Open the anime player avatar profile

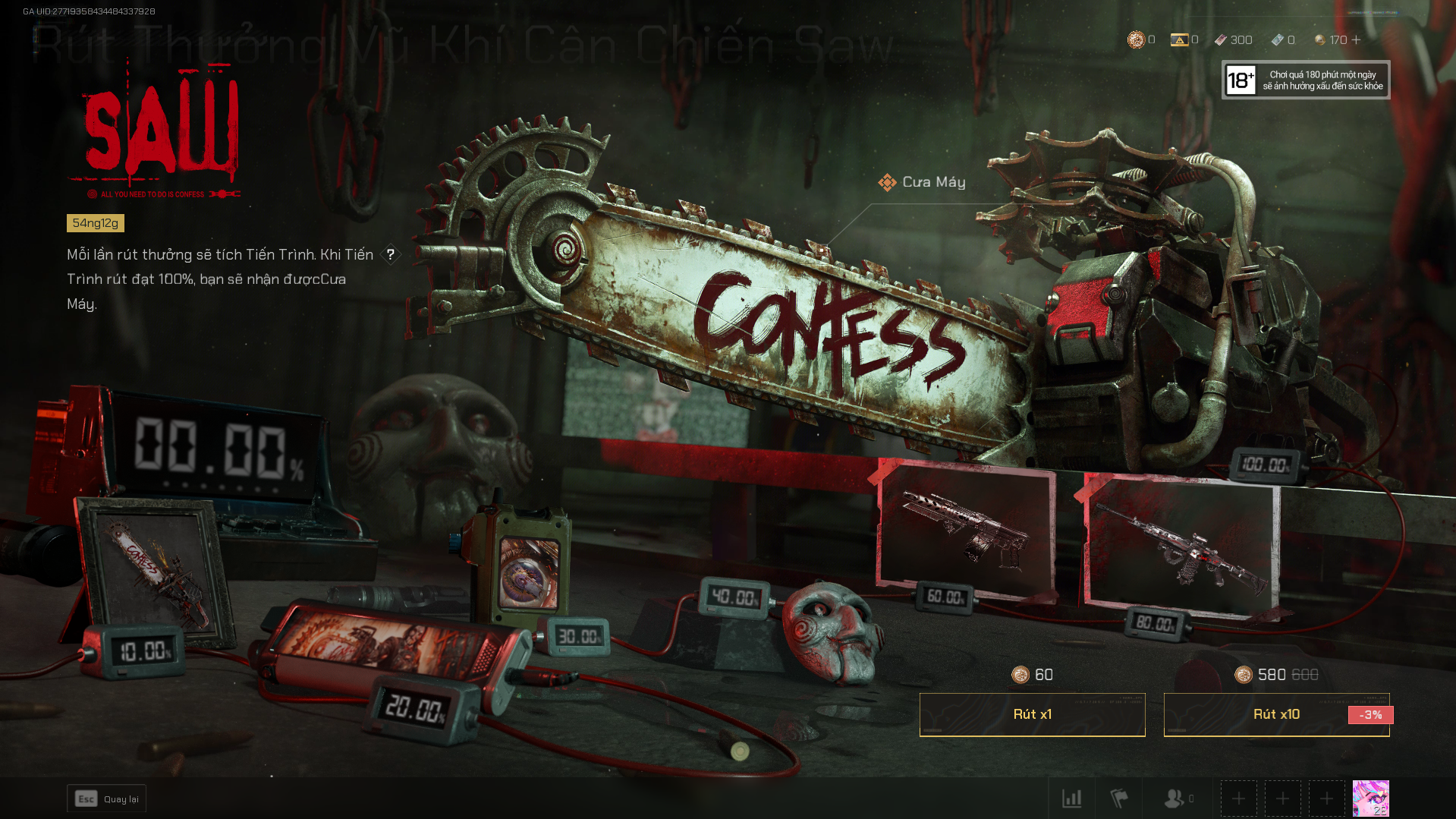coord(1370,799)
